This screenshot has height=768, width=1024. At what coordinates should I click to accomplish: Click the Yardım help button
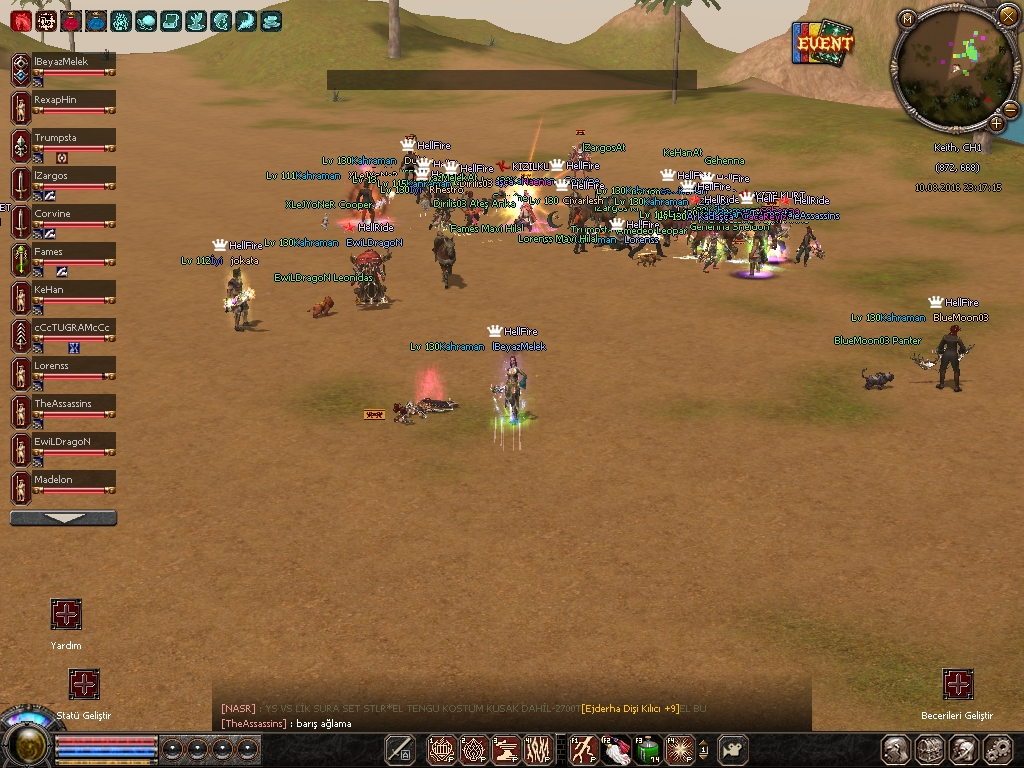[x=66, y=614]
